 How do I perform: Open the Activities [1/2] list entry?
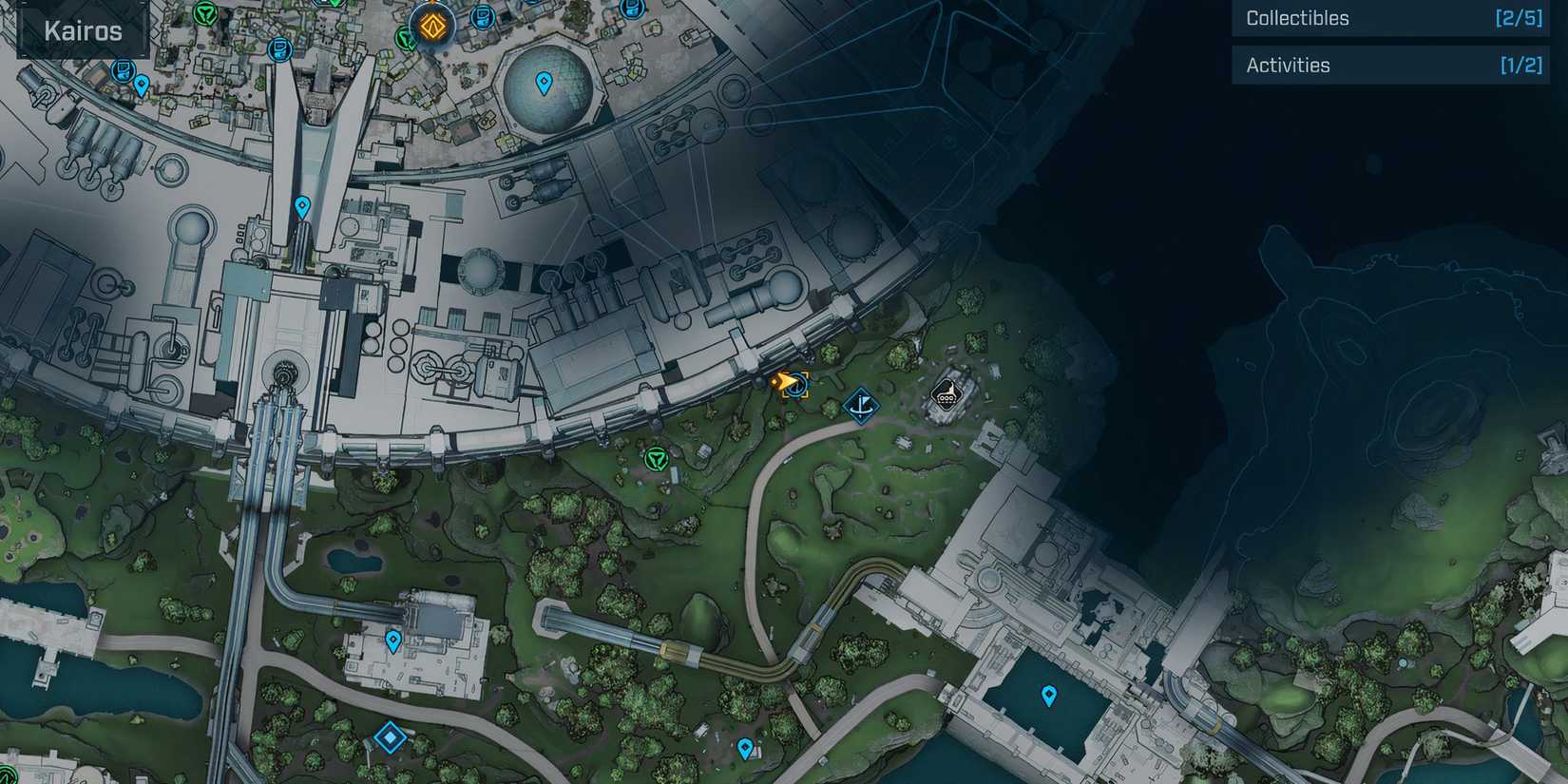[1390, 65]
